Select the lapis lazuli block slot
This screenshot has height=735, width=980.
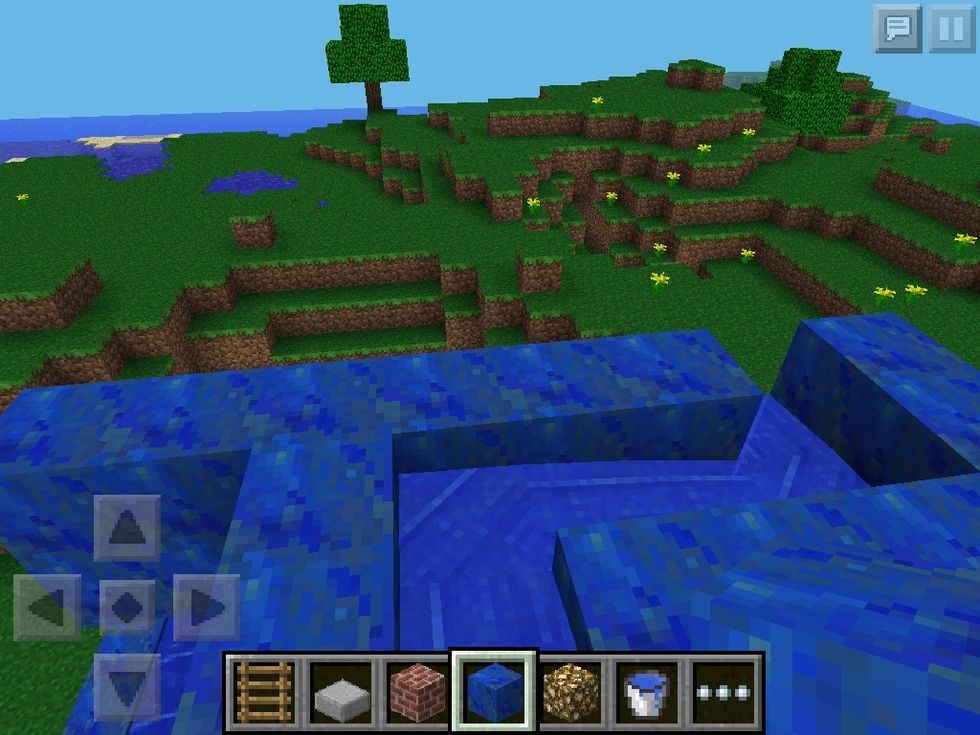click(494, 691)
